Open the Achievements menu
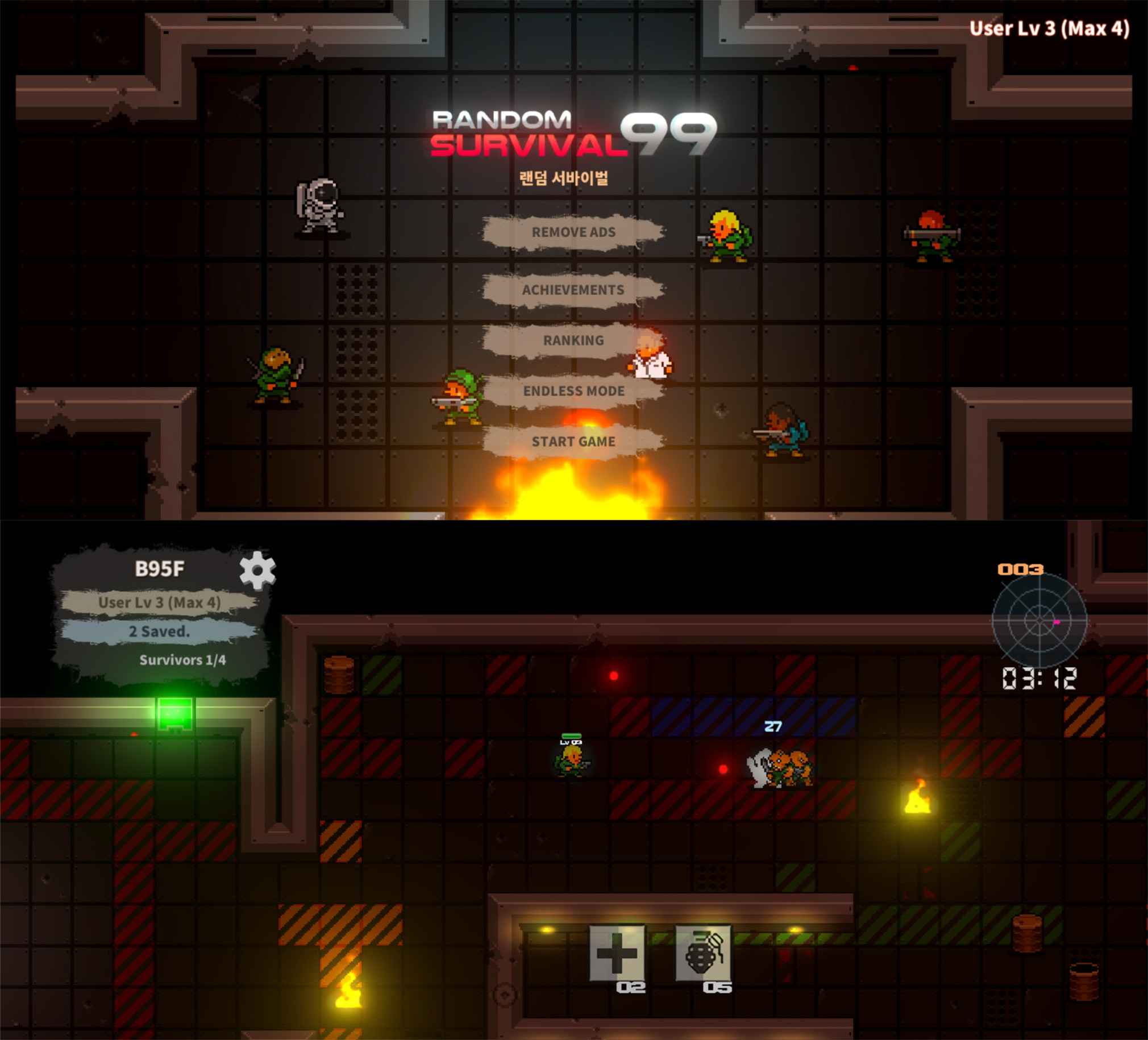Screen dimensions: 1148x1040 point(573,289)
